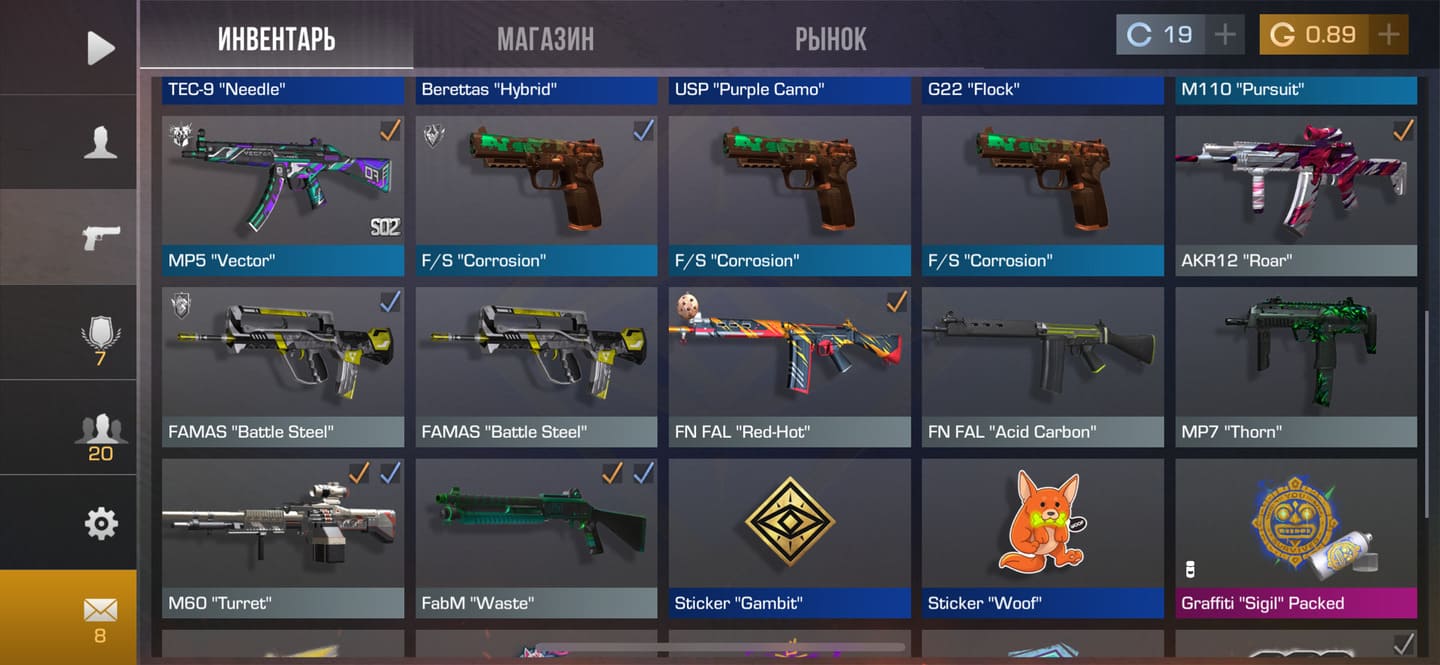
Task: Select the MP5 "Vector" skin
Action: click(x=283, y=195)
